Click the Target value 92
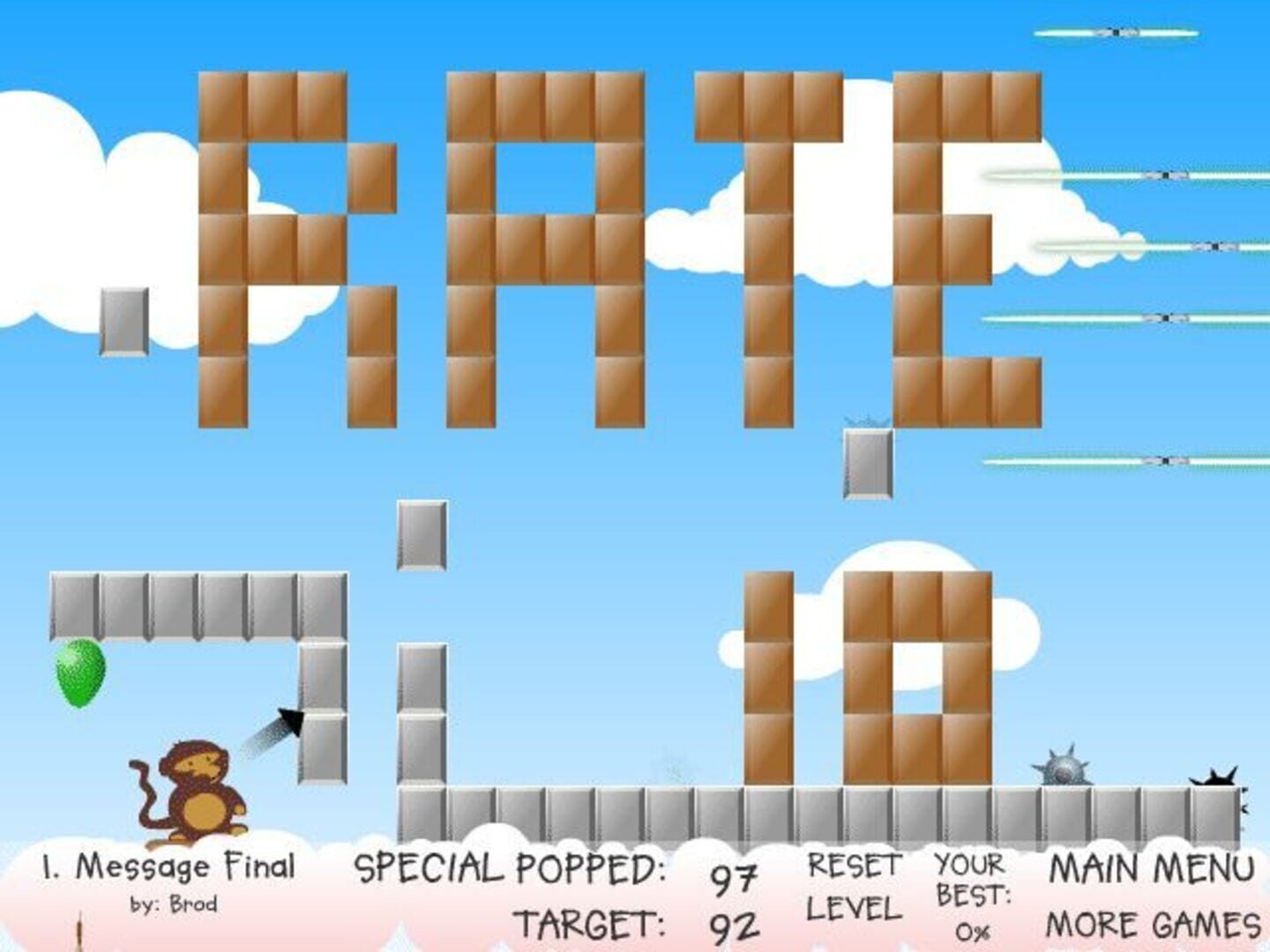 pos(736,926)
